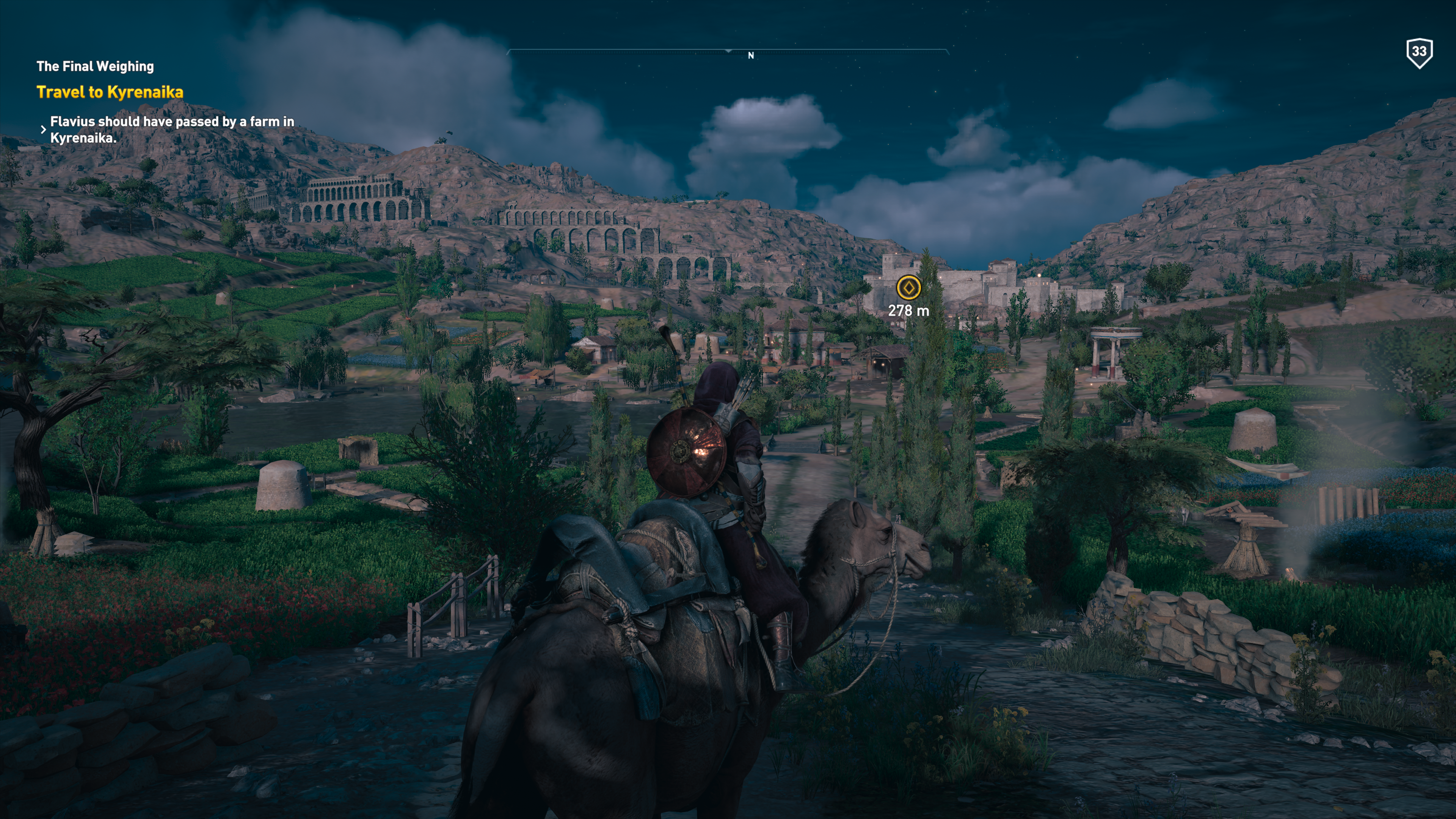Expand the Flavius farm objective hint
The width and height of the screenshot is (1456, 819).
coord(44,129)
